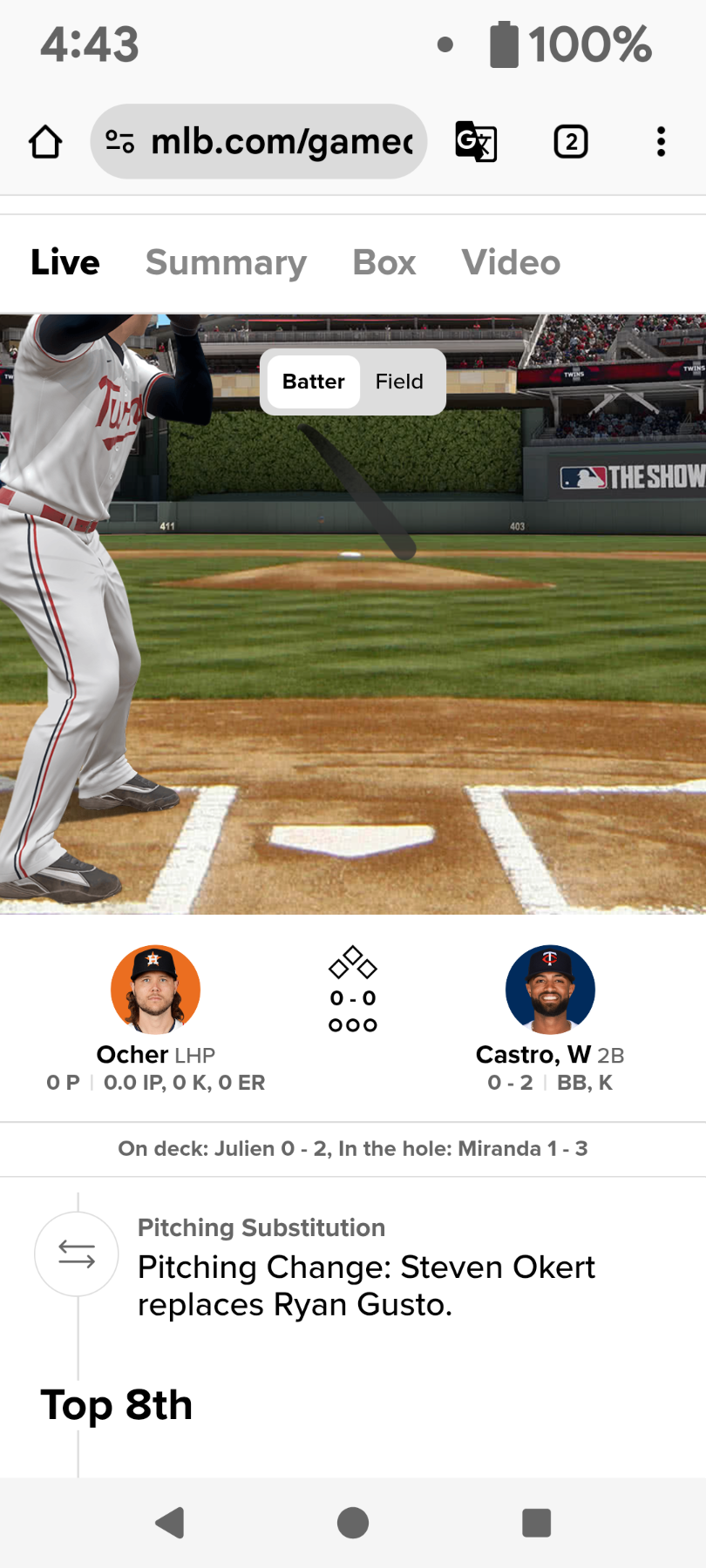Image resolution: width=706 pixels, height=1568 pixels.
Task: Open batter Castro's player photo
Action: [550, 990]
